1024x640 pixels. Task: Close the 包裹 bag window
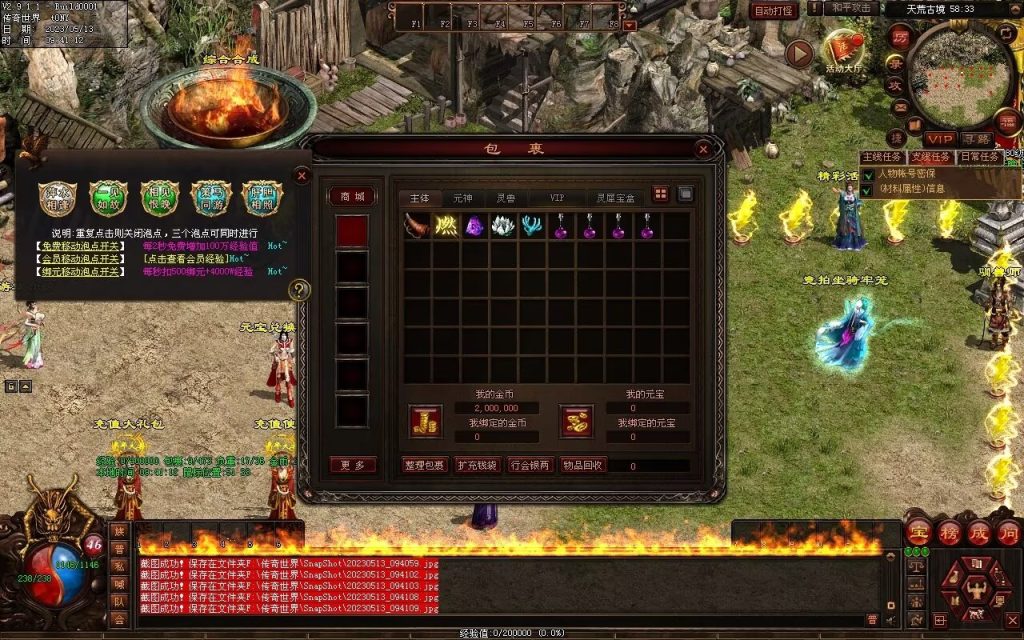click(x=703, y=150)
